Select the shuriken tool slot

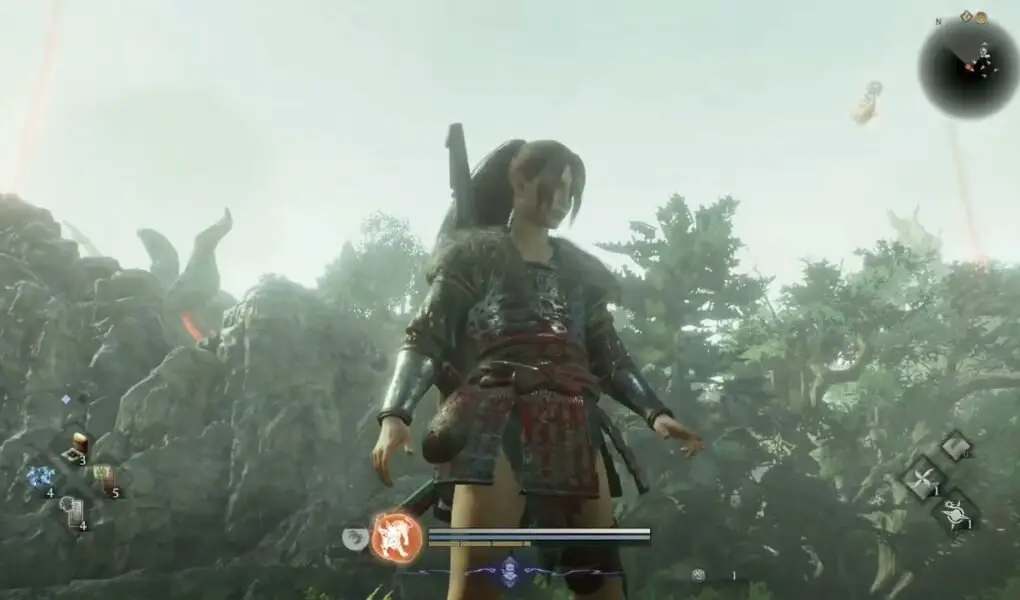pyautogui.click(x=924, y=478)
